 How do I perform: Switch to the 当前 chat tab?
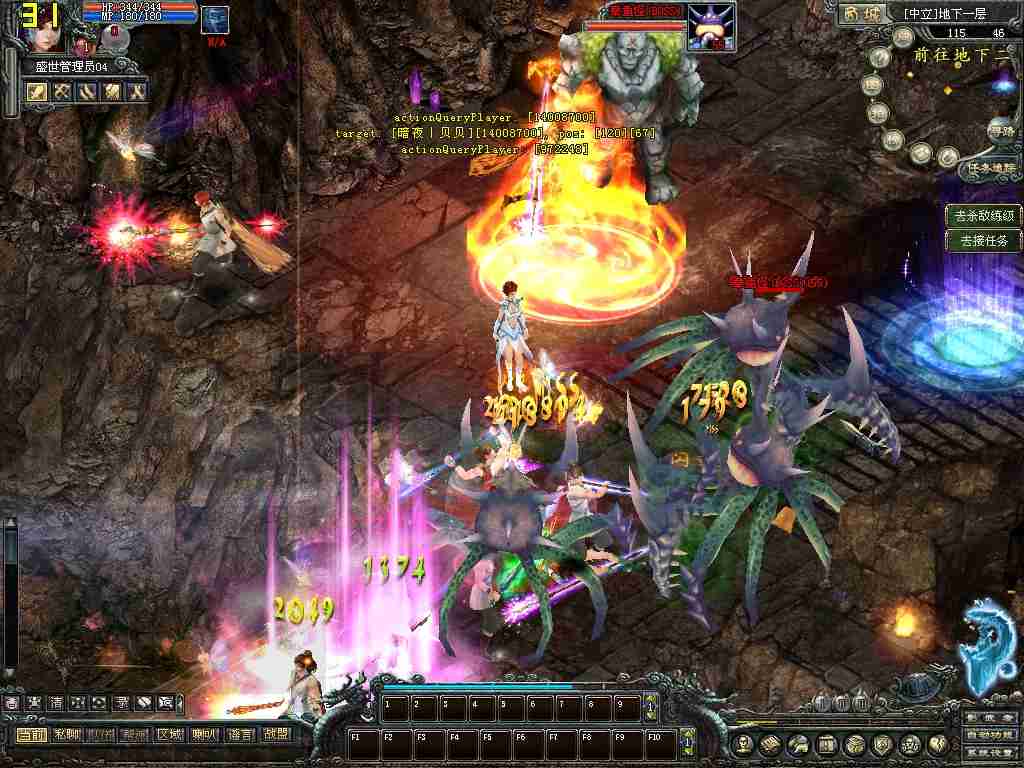(x=31, y=734)
